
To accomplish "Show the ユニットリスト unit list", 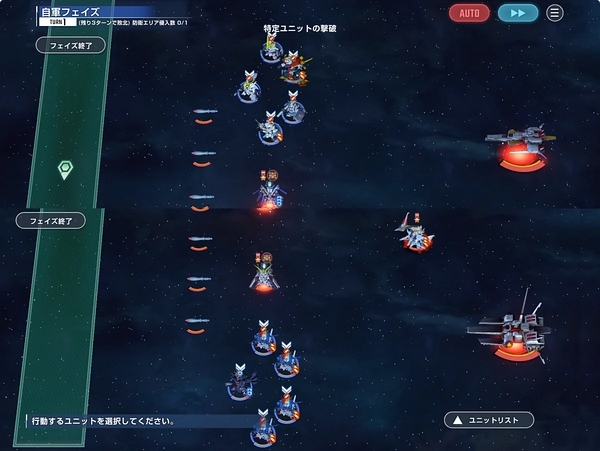I will [x=489, y=420].
